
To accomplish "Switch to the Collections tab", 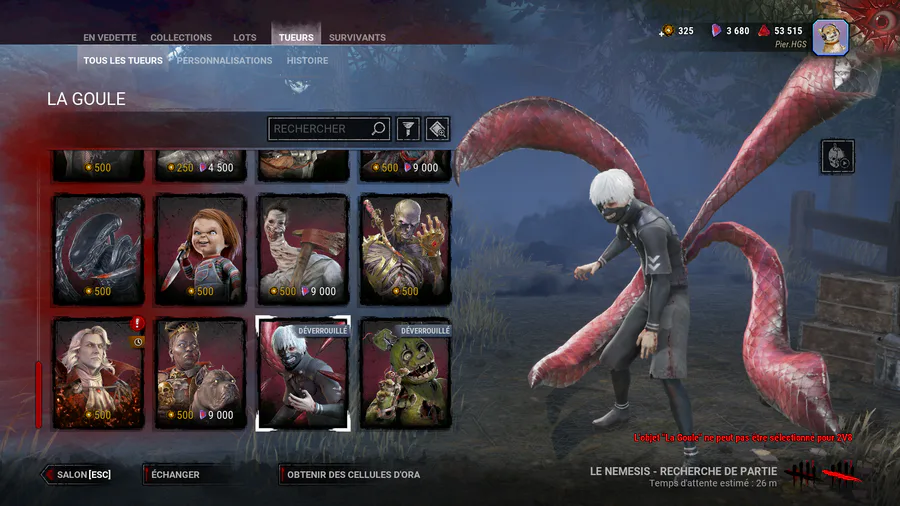I will [181, 38].
